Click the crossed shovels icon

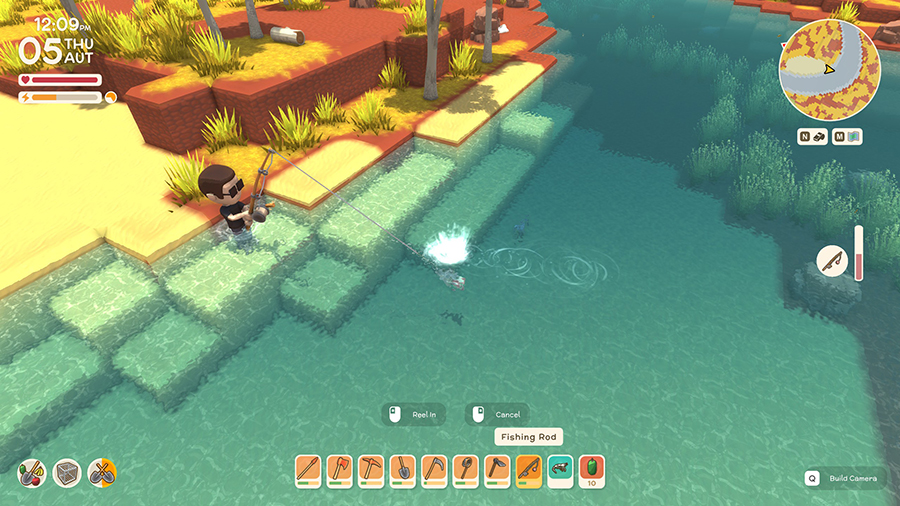[101, 471]
